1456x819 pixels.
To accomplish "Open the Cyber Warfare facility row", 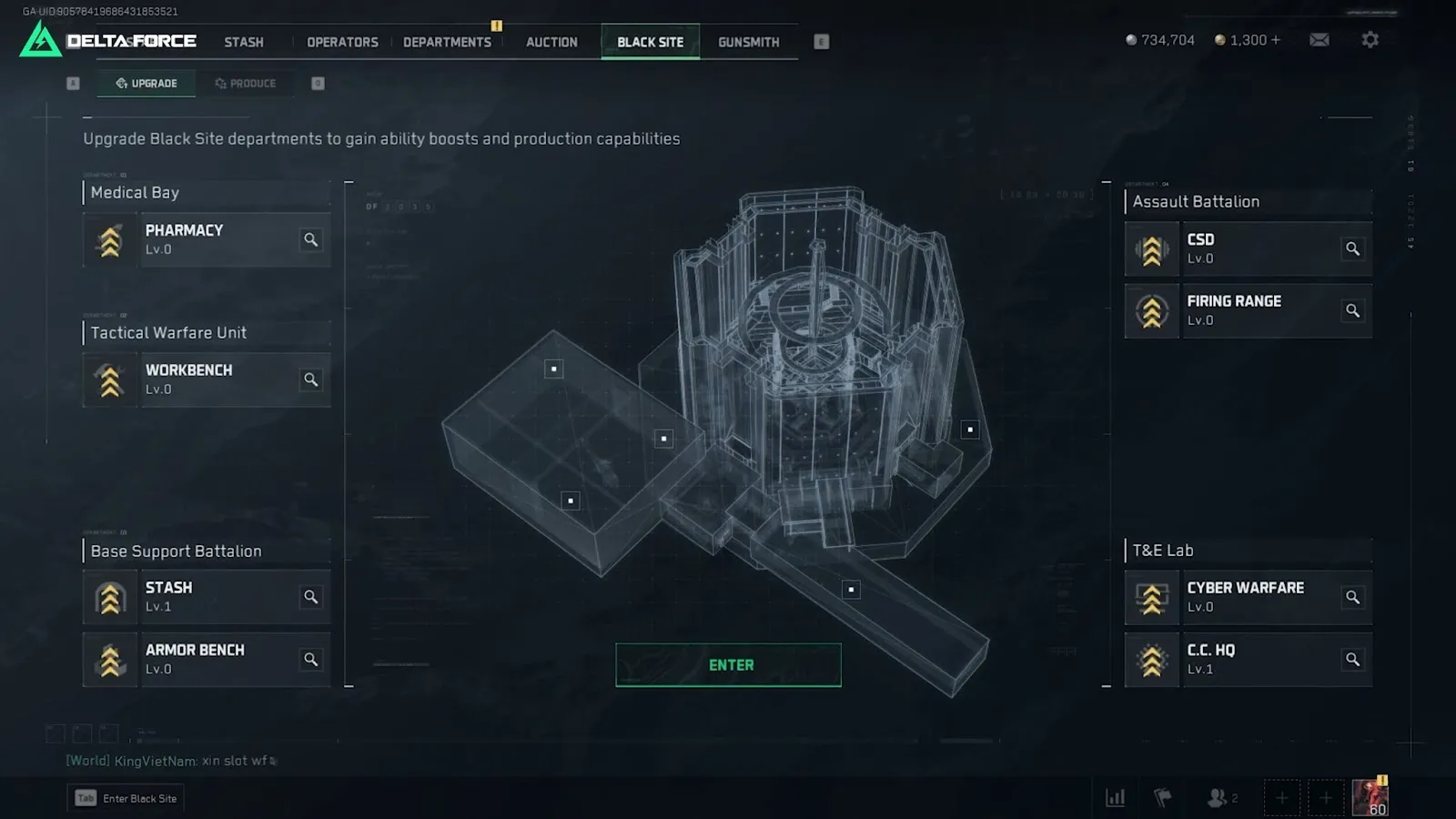I will pyautogui.click(x=1248, y=597).
